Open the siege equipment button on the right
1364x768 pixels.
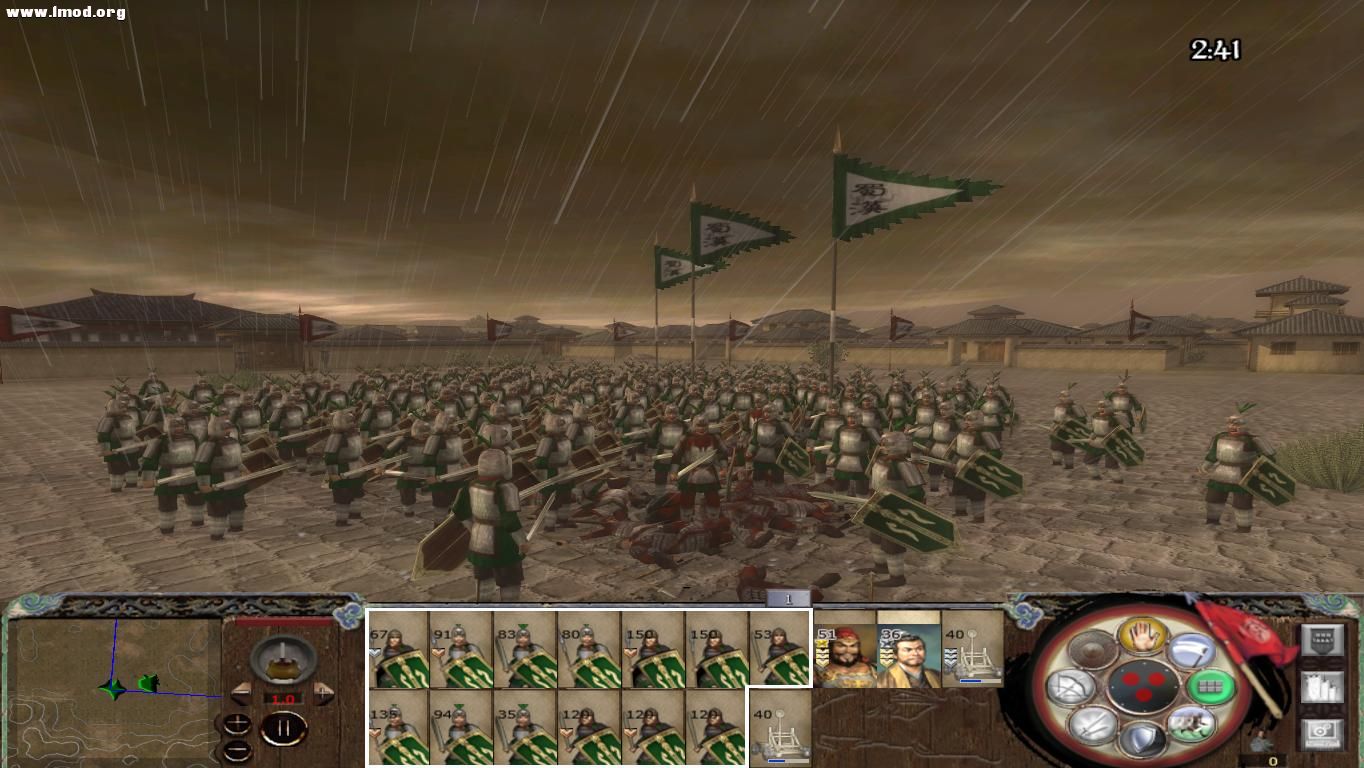(1323, 688)
